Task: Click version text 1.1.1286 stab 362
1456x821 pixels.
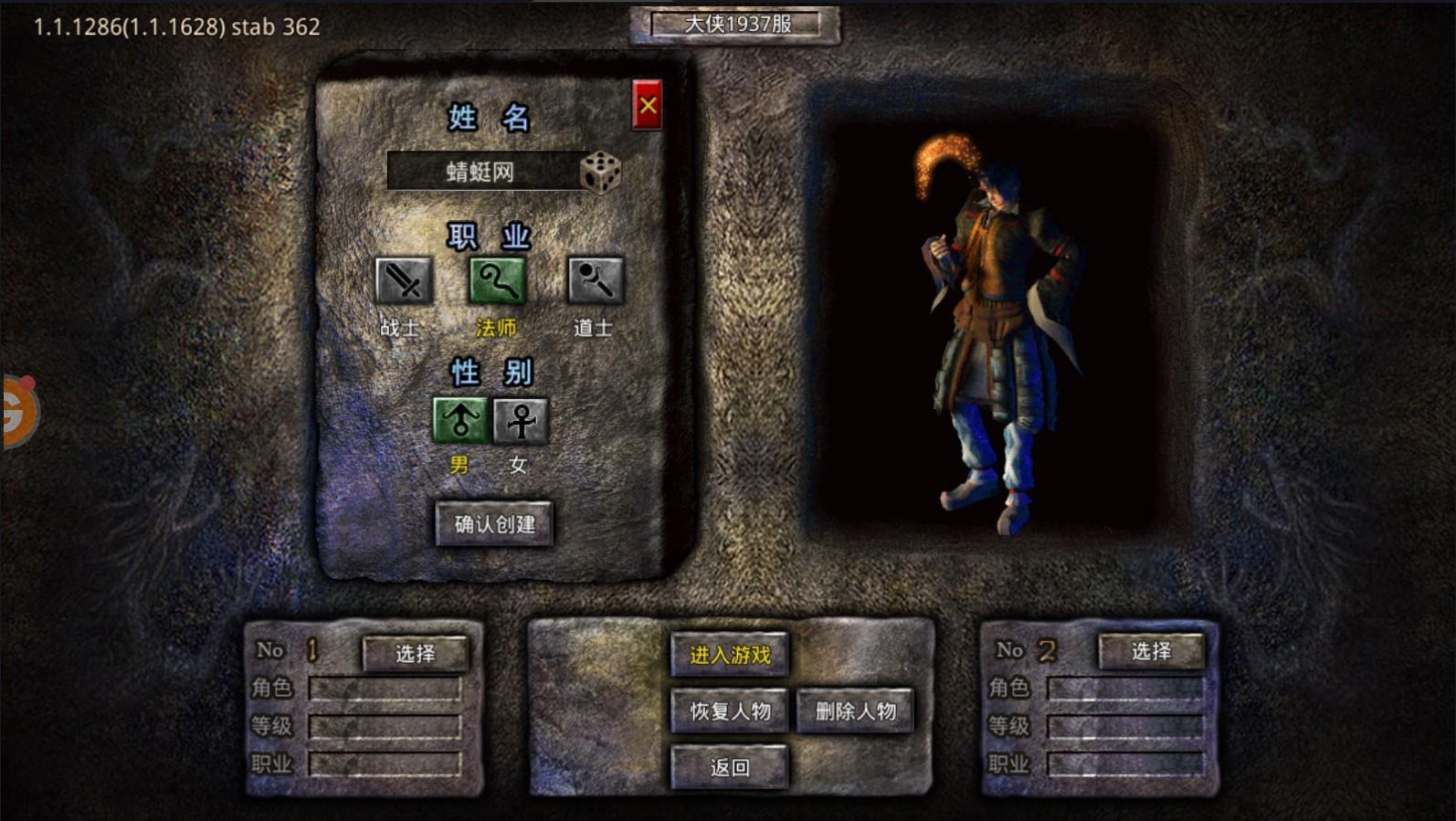Action: coord(175,26)
